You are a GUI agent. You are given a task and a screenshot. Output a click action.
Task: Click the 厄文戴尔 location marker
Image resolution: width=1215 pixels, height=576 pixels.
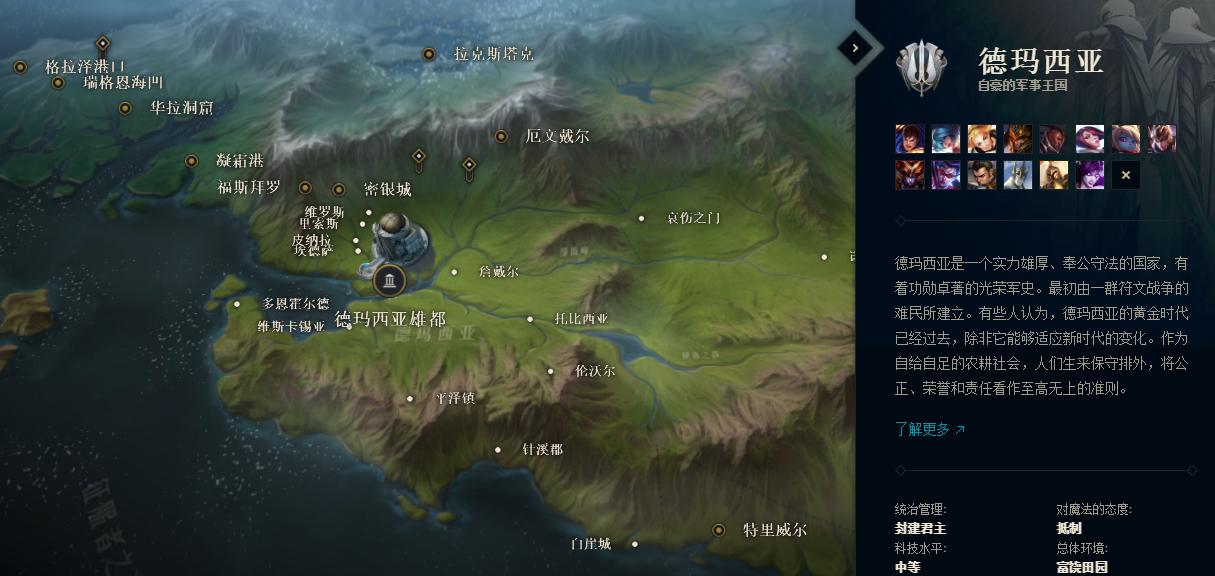click(501, 136)
